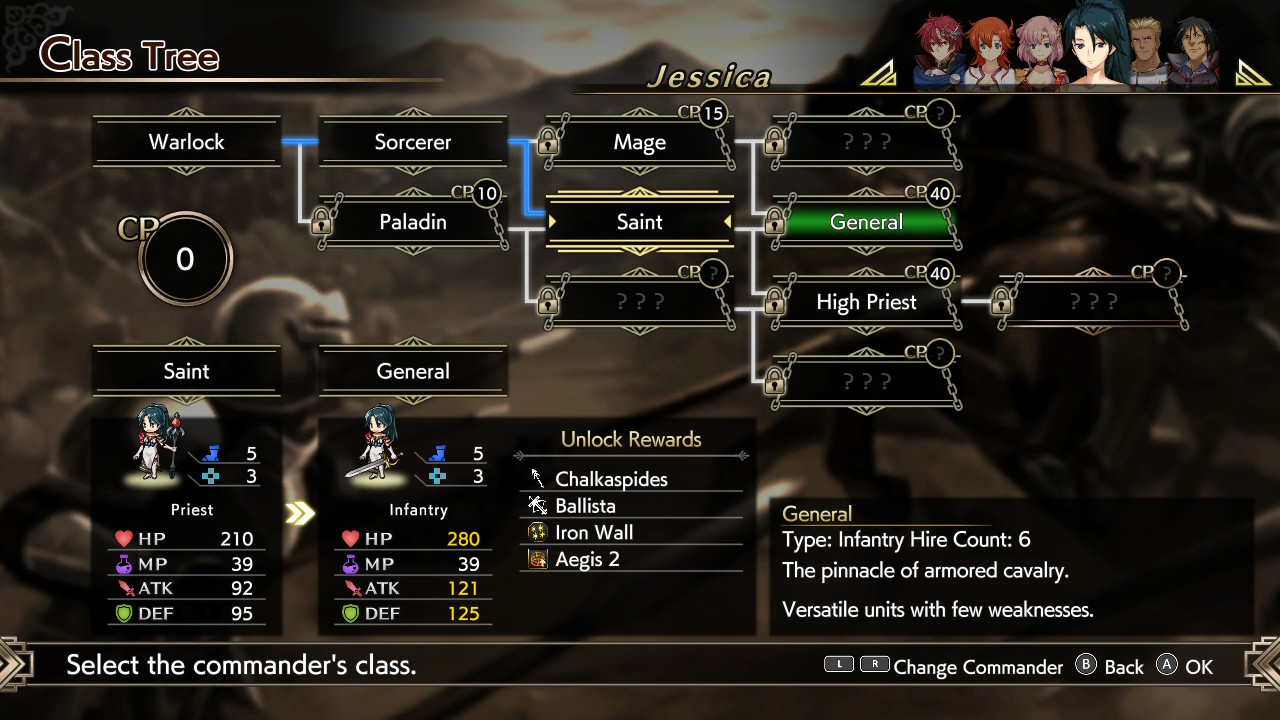Select the highlighted General class node

[866, 222]
